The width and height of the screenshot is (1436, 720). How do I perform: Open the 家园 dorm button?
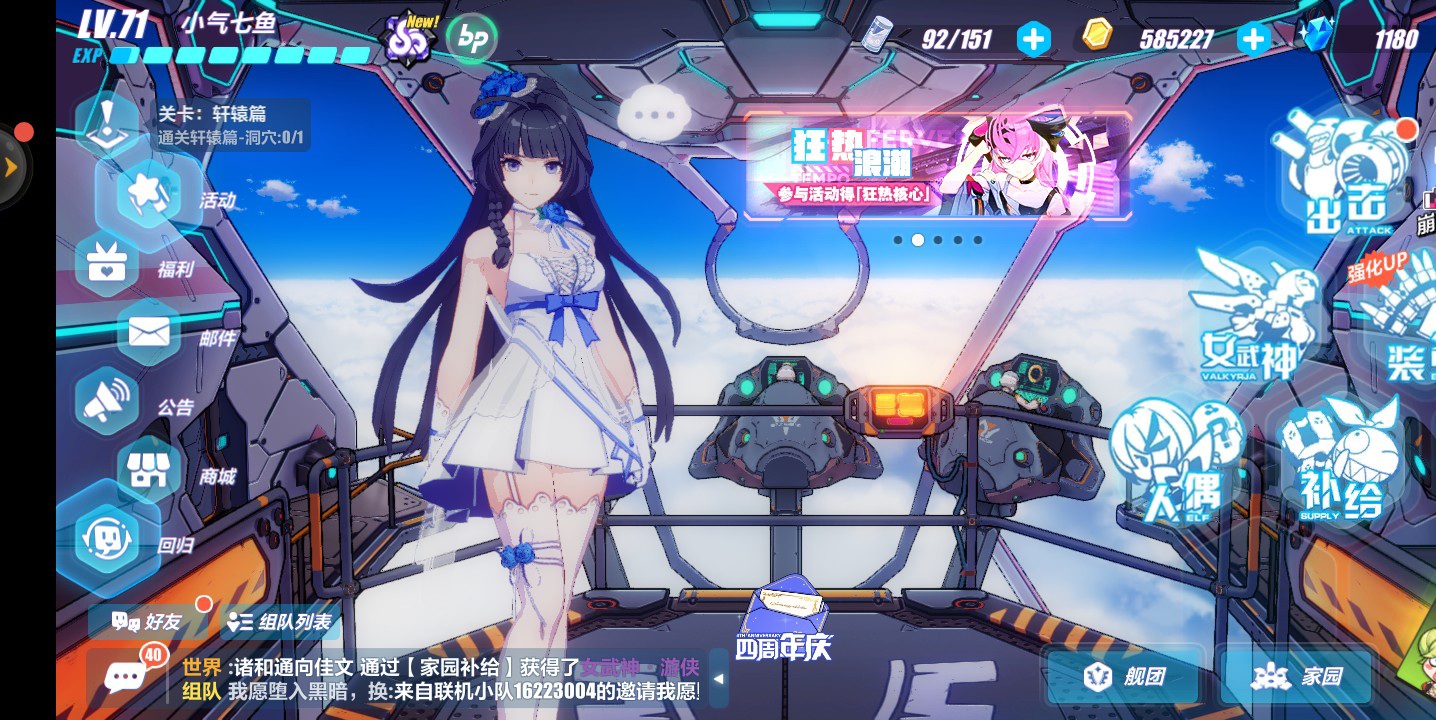click(1296, 677)
